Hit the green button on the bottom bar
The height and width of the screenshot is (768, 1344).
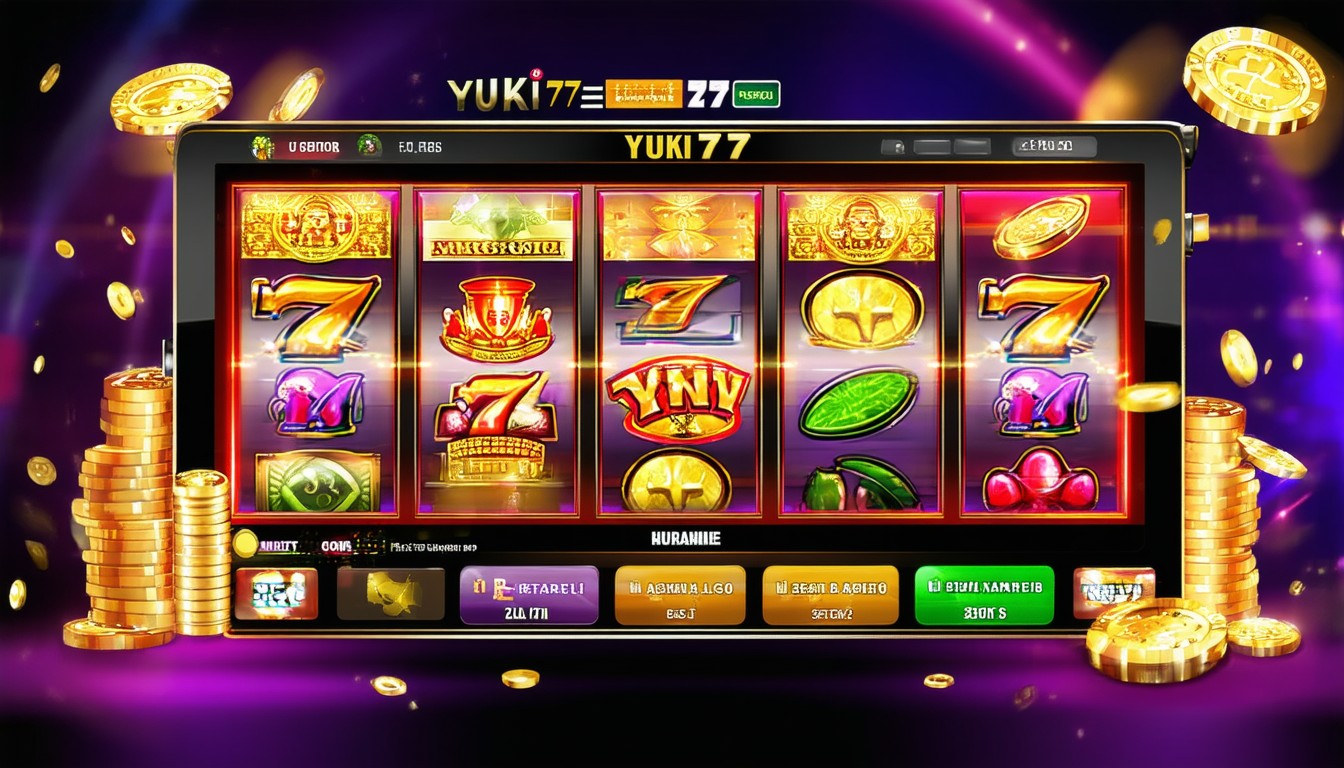984,595
